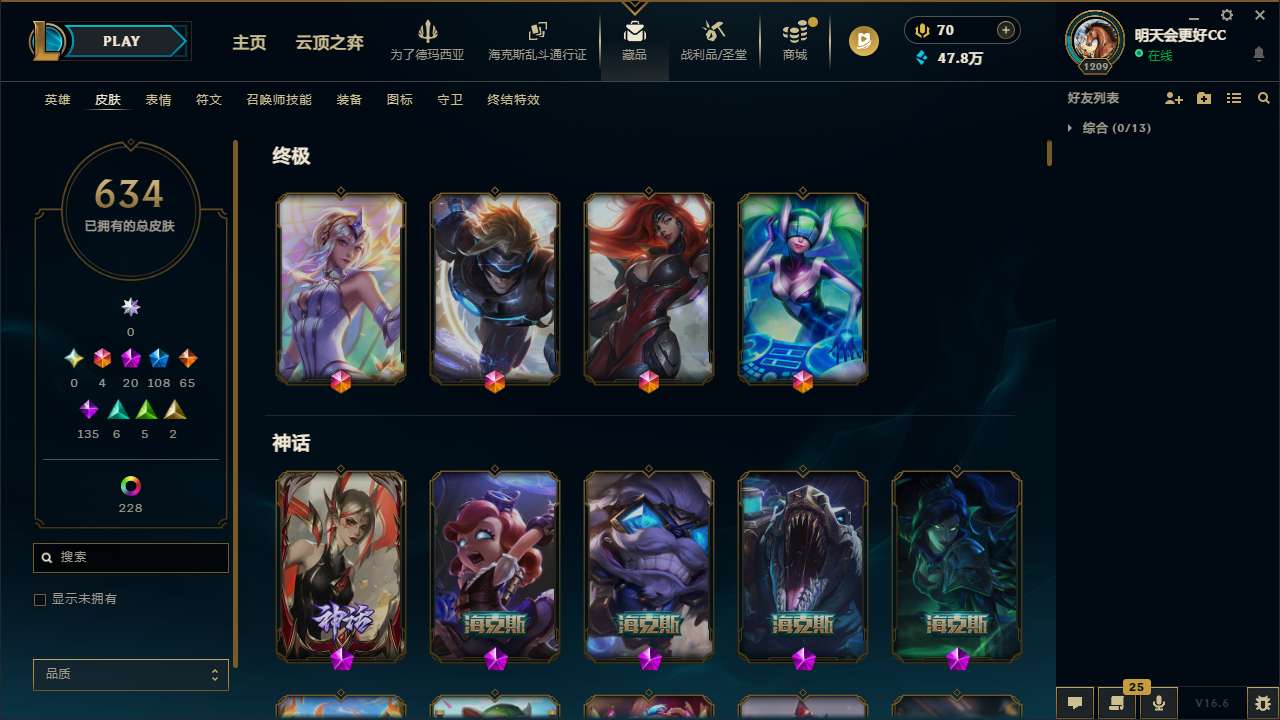Viewport: 1280px width, 720px height.
Task: Click the 搜索 search input field
Action: coord(130,557)
